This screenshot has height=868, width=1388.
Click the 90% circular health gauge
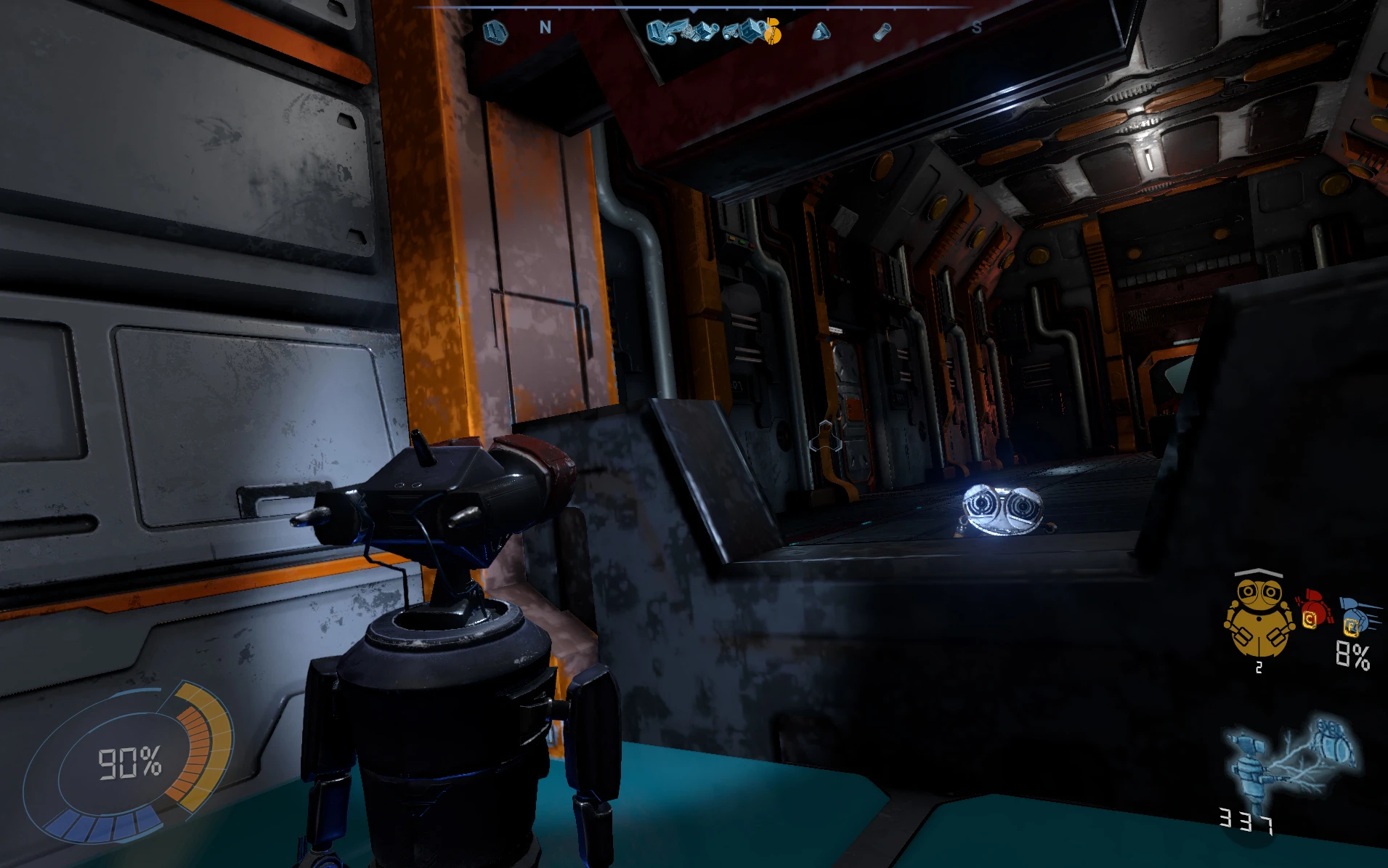point(129,762)
